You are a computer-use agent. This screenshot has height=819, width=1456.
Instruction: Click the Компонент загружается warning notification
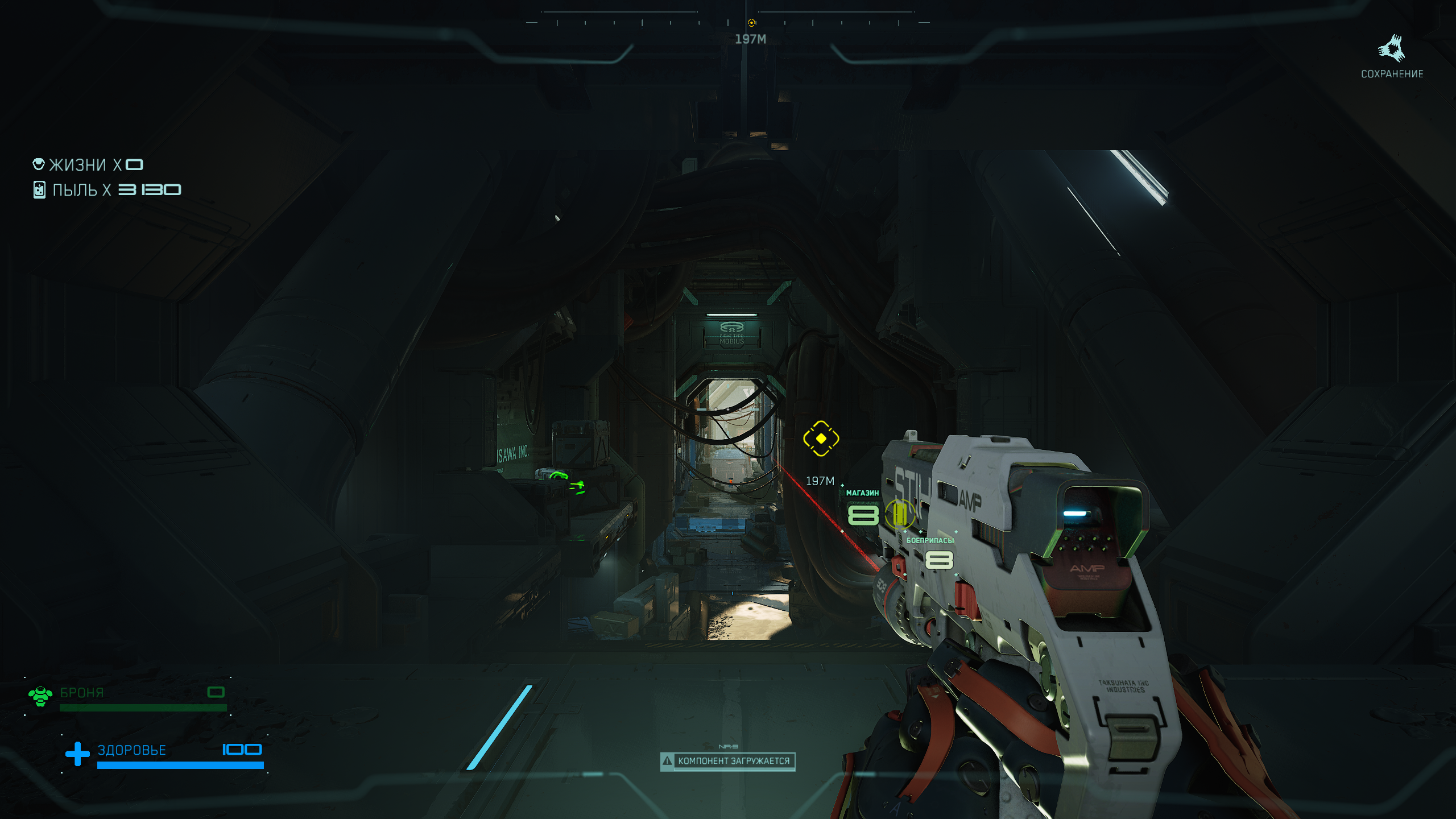(x=727, y=761)
